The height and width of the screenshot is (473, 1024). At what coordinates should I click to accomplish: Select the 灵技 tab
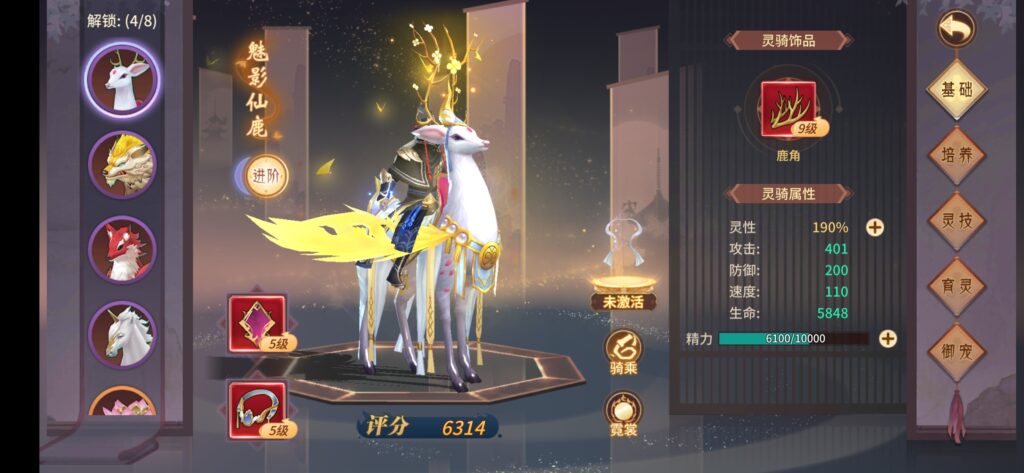(x=956, y=220)
